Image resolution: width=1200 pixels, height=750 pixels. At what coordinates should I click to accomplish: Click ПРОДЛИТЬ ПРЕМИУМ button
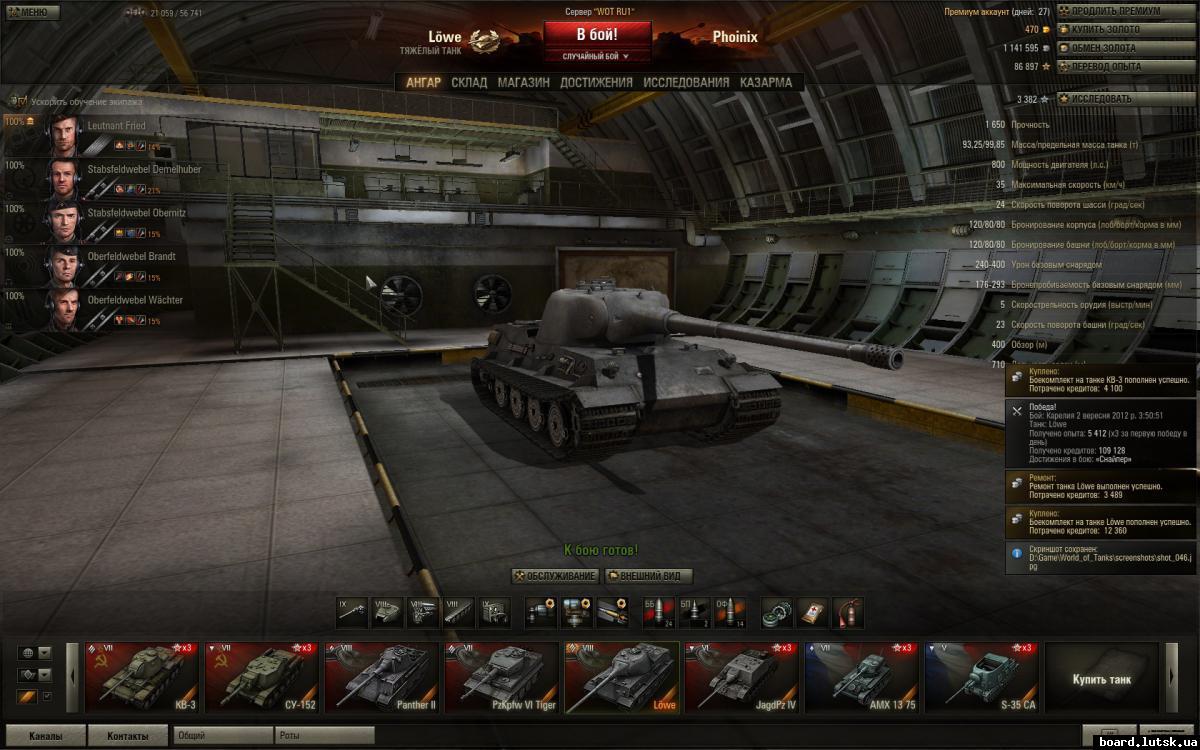pos(1111,11)
